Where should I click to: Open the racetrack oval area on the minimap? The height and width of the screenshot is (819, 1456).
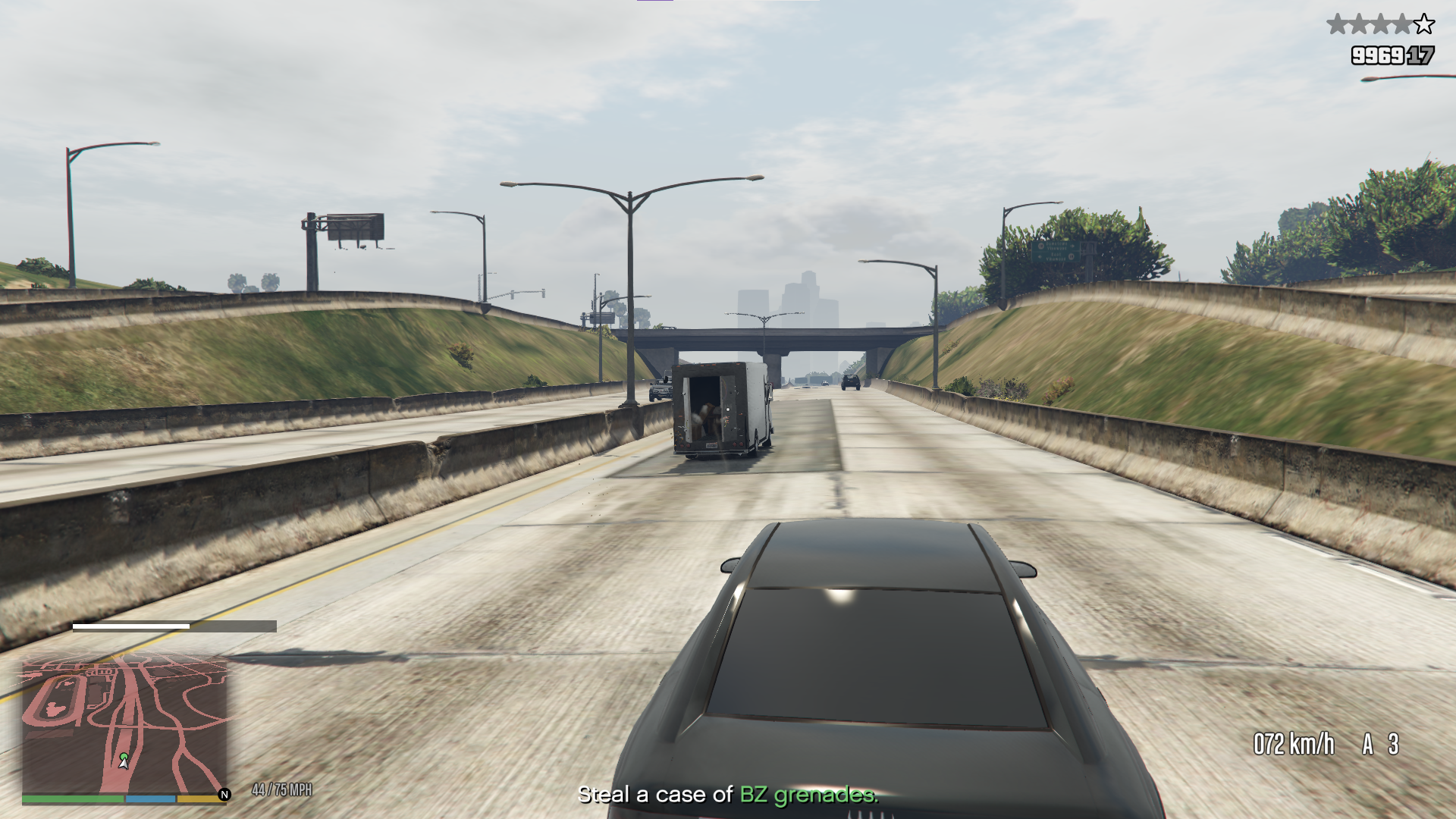pos(54,698)
